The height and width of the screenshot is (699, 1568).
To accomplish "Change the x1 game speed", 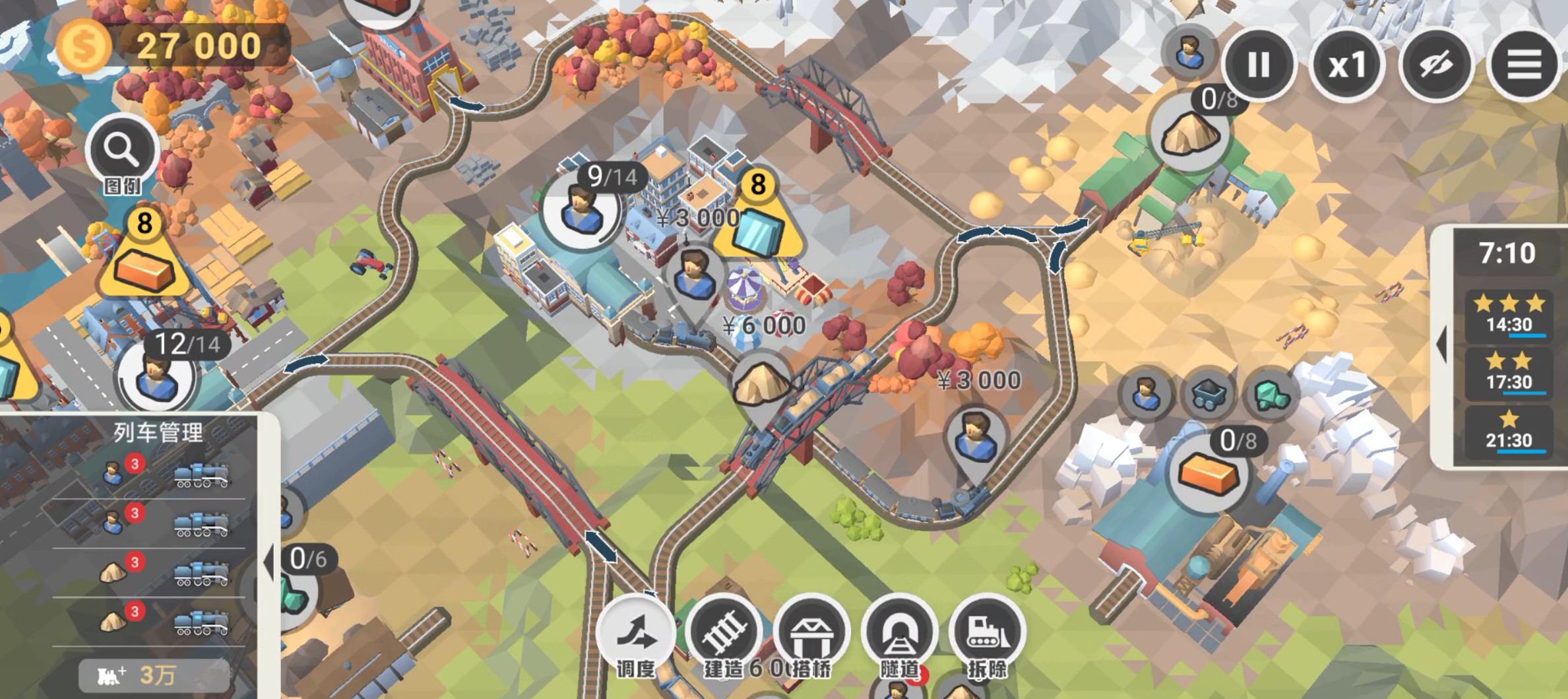I will pos(1346,65).
